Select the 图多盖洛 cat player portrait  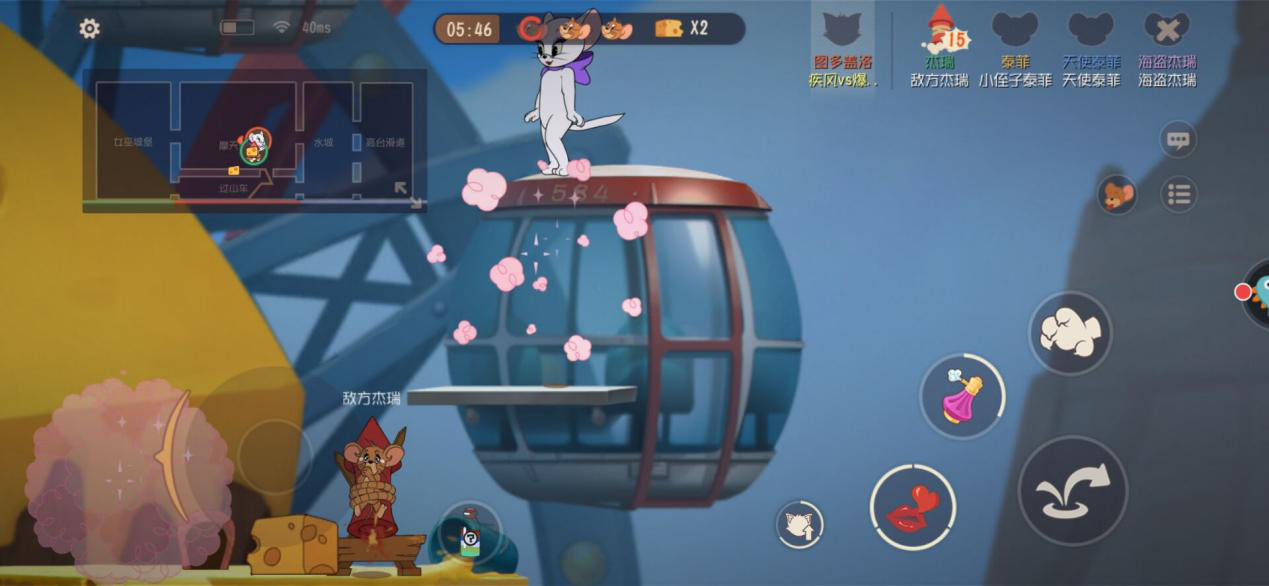(842, 36)
